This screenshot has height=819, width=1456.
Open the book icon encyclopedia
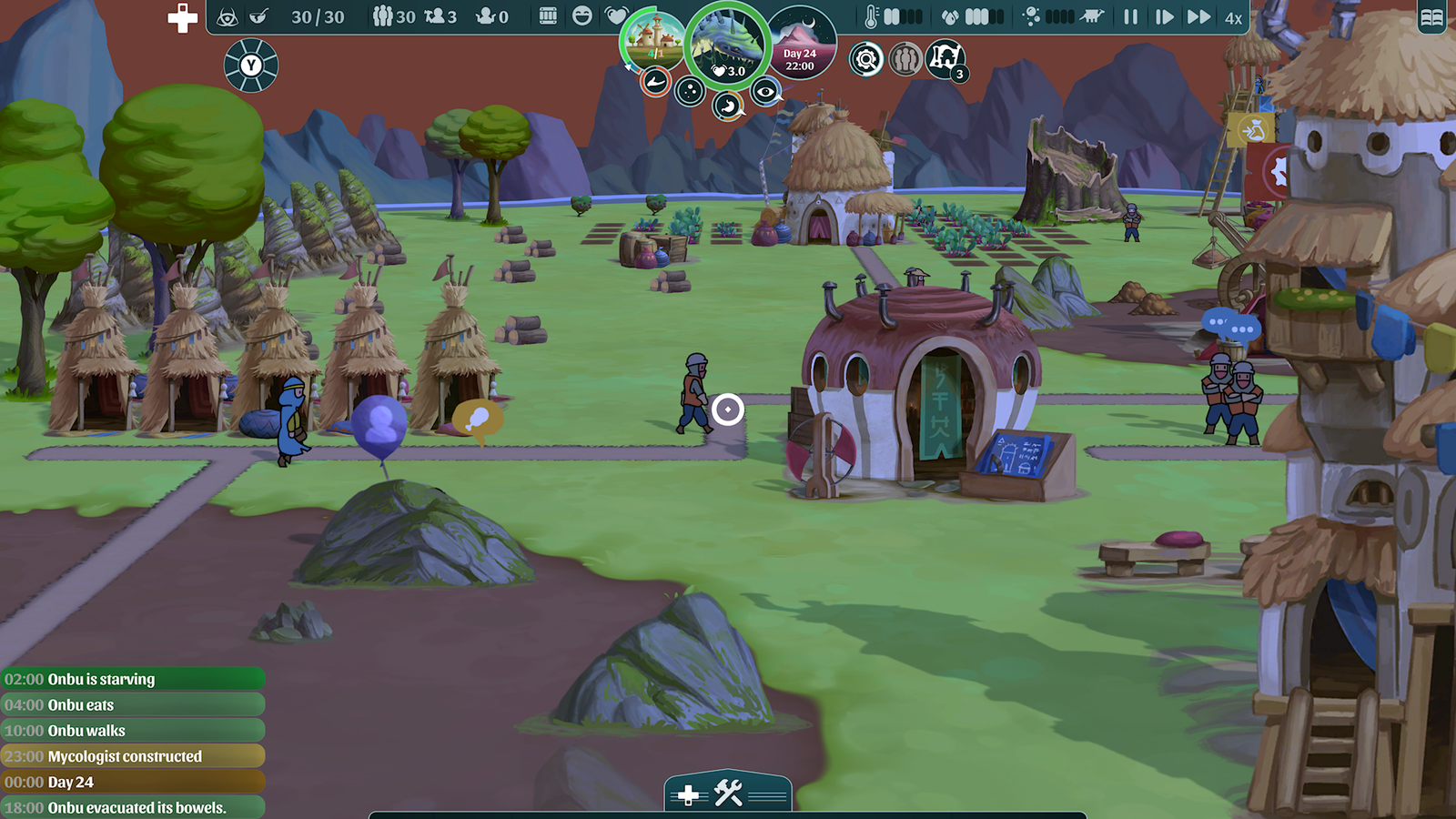[1431, 17]
